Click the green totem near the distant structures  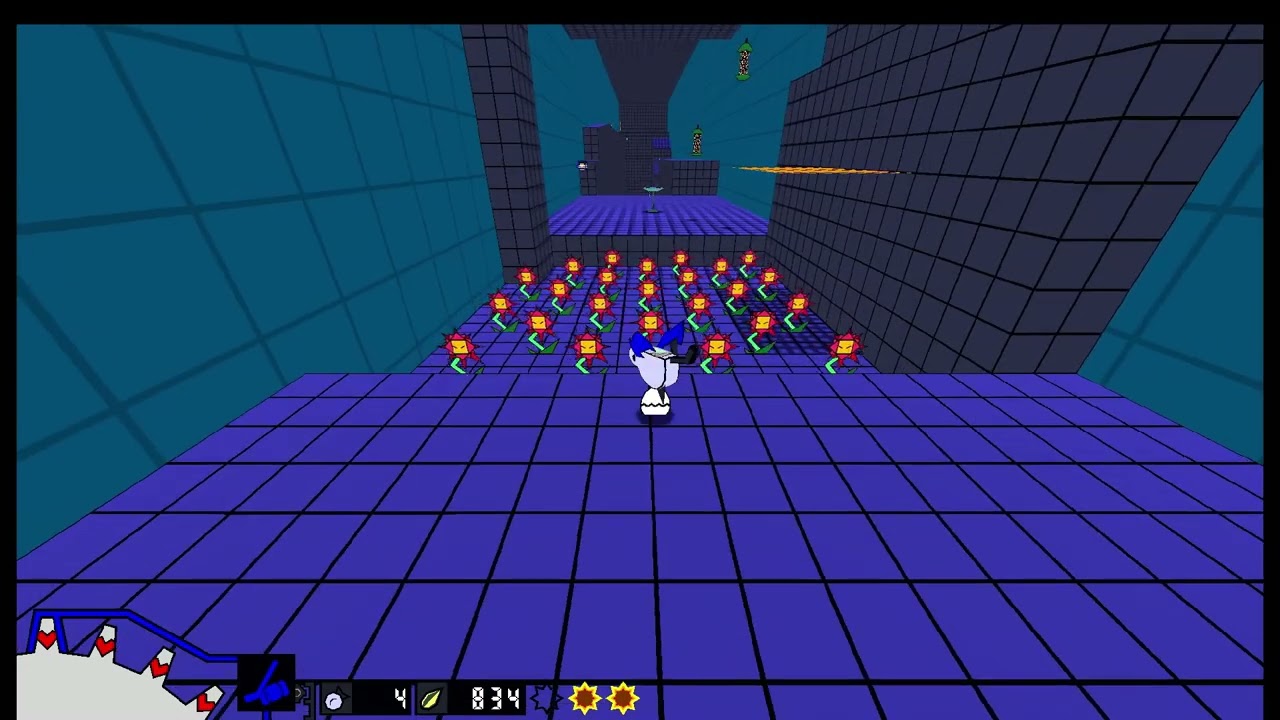(696, 140)
